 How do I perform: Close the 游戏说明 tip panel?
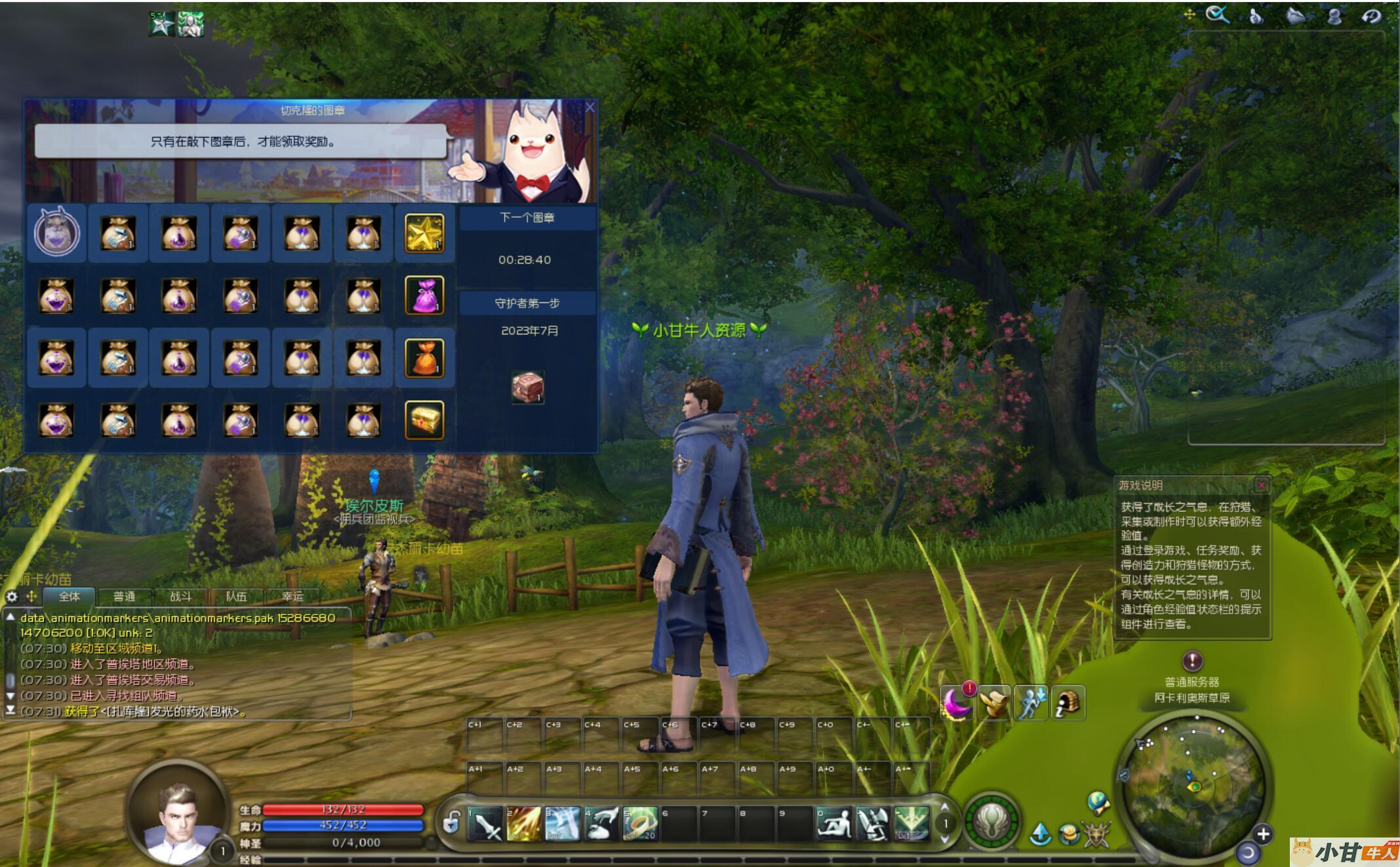1261,485
